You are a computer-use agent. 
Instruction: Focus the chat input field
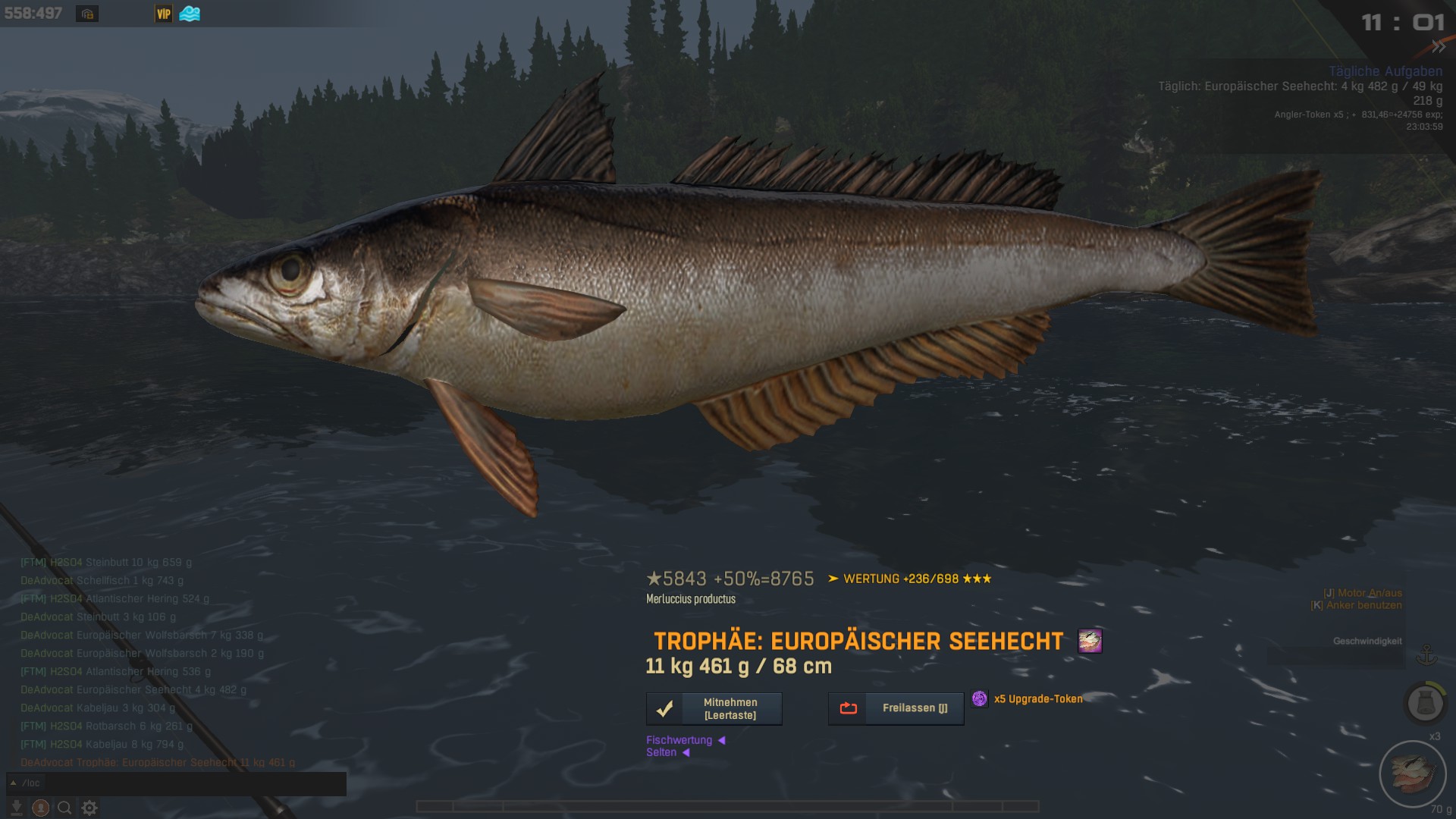pyautogui.click(x=182, y=783)
